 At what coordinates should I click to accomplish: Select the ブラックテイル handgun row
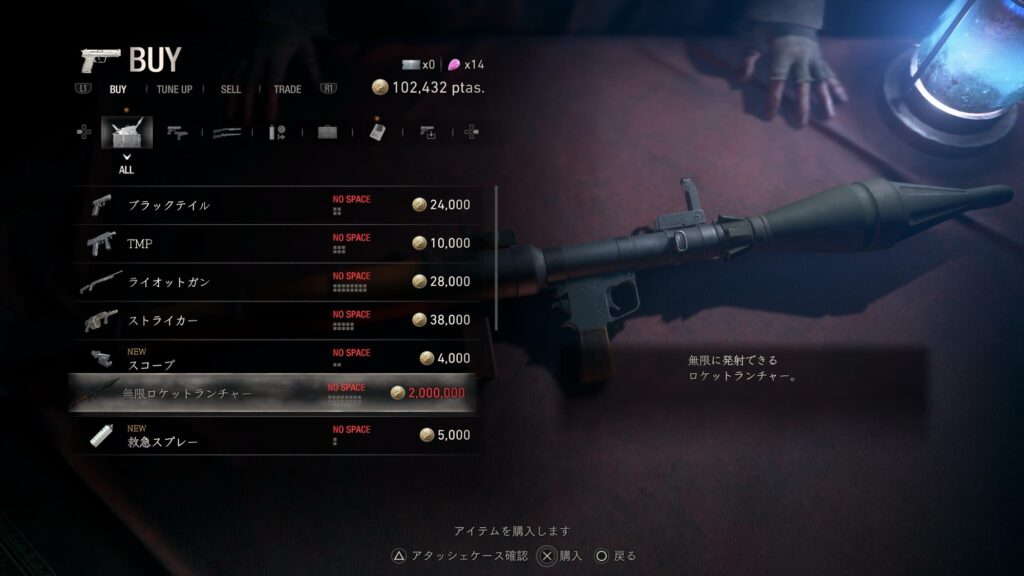click(275, 205)
